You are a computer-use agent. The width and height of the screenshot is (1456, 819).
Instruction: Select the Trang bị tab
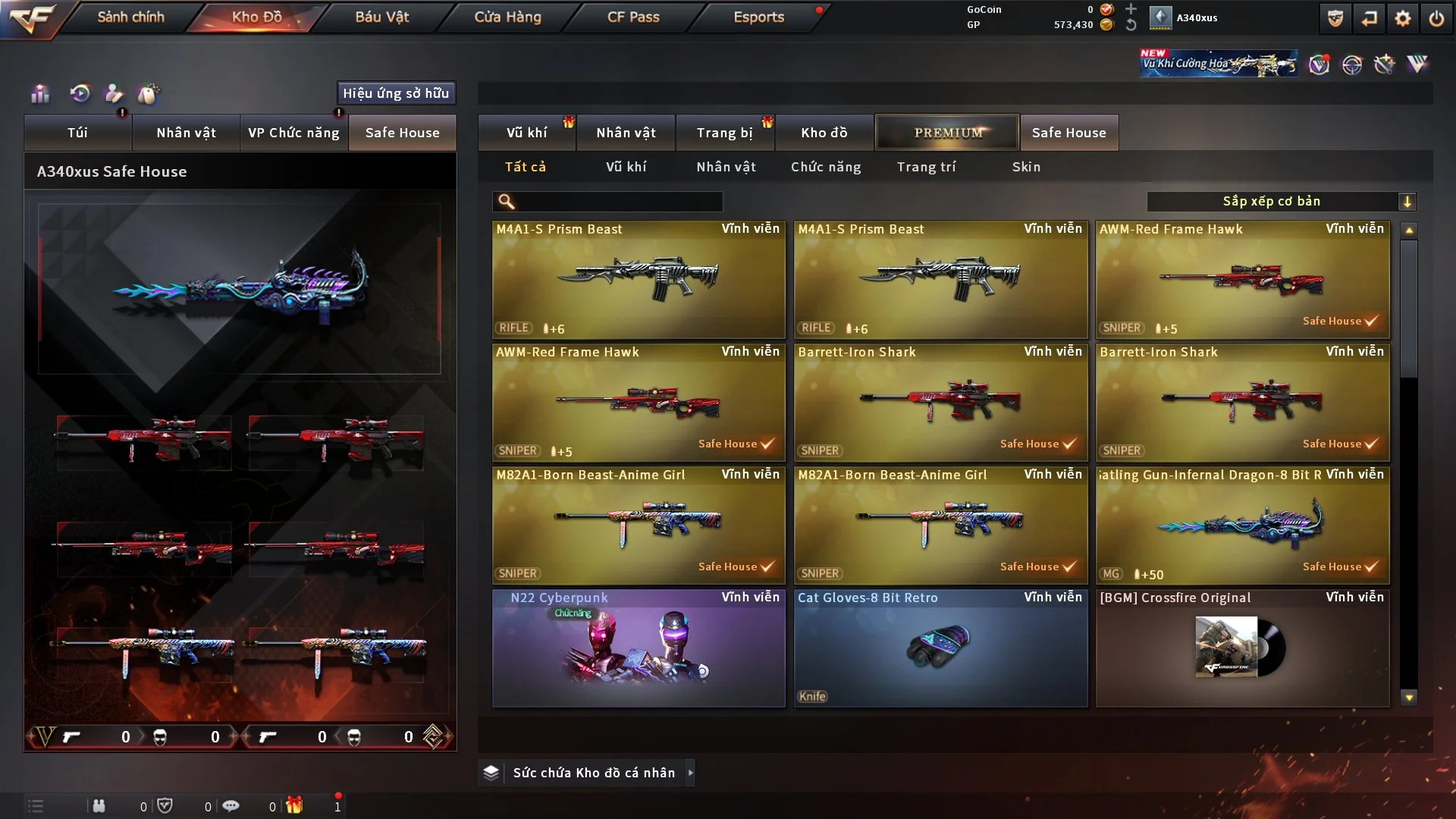724,133
